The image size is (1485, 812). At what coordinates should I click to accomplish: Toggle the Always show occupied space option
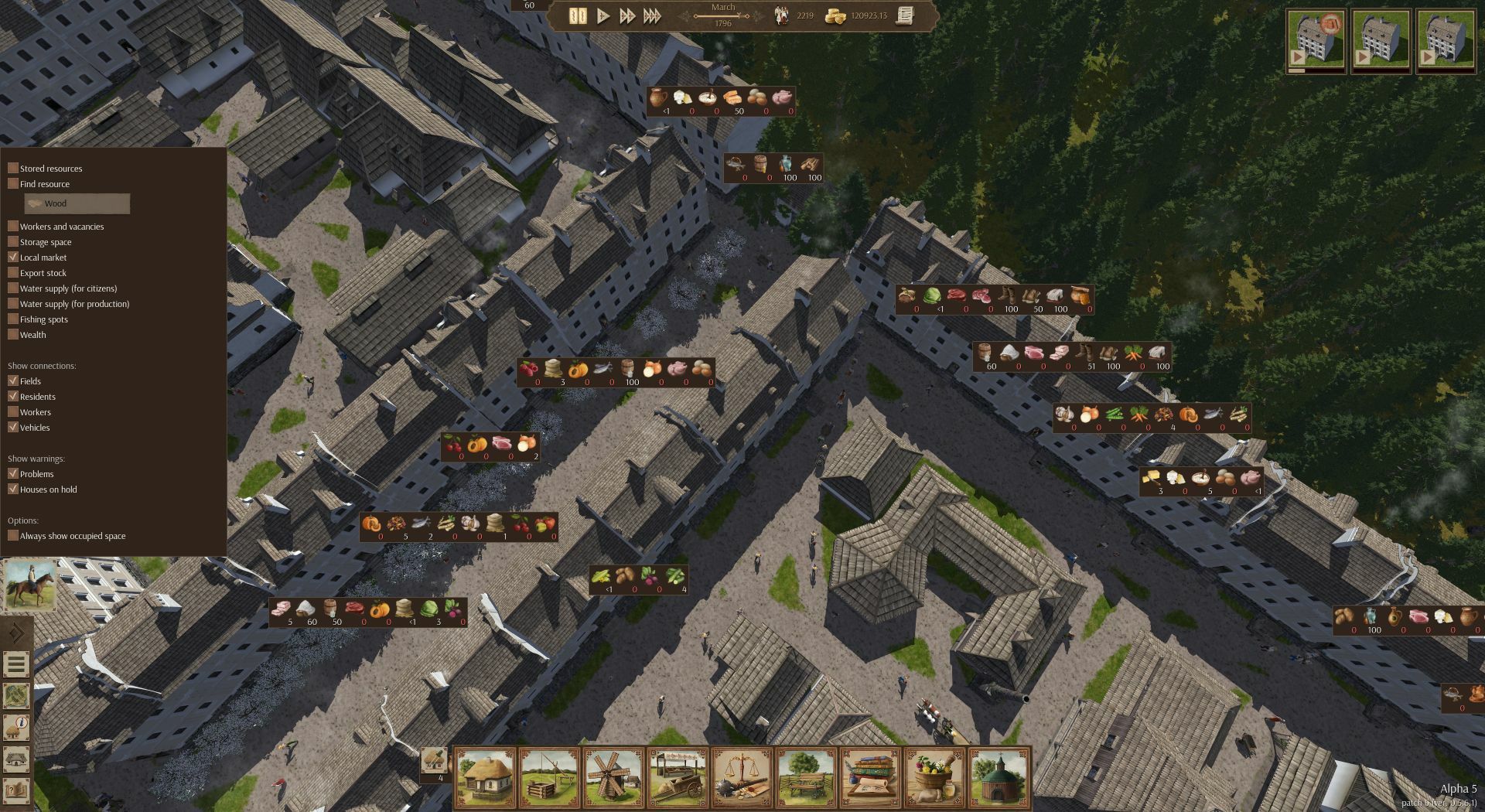[x=12, y=535]
